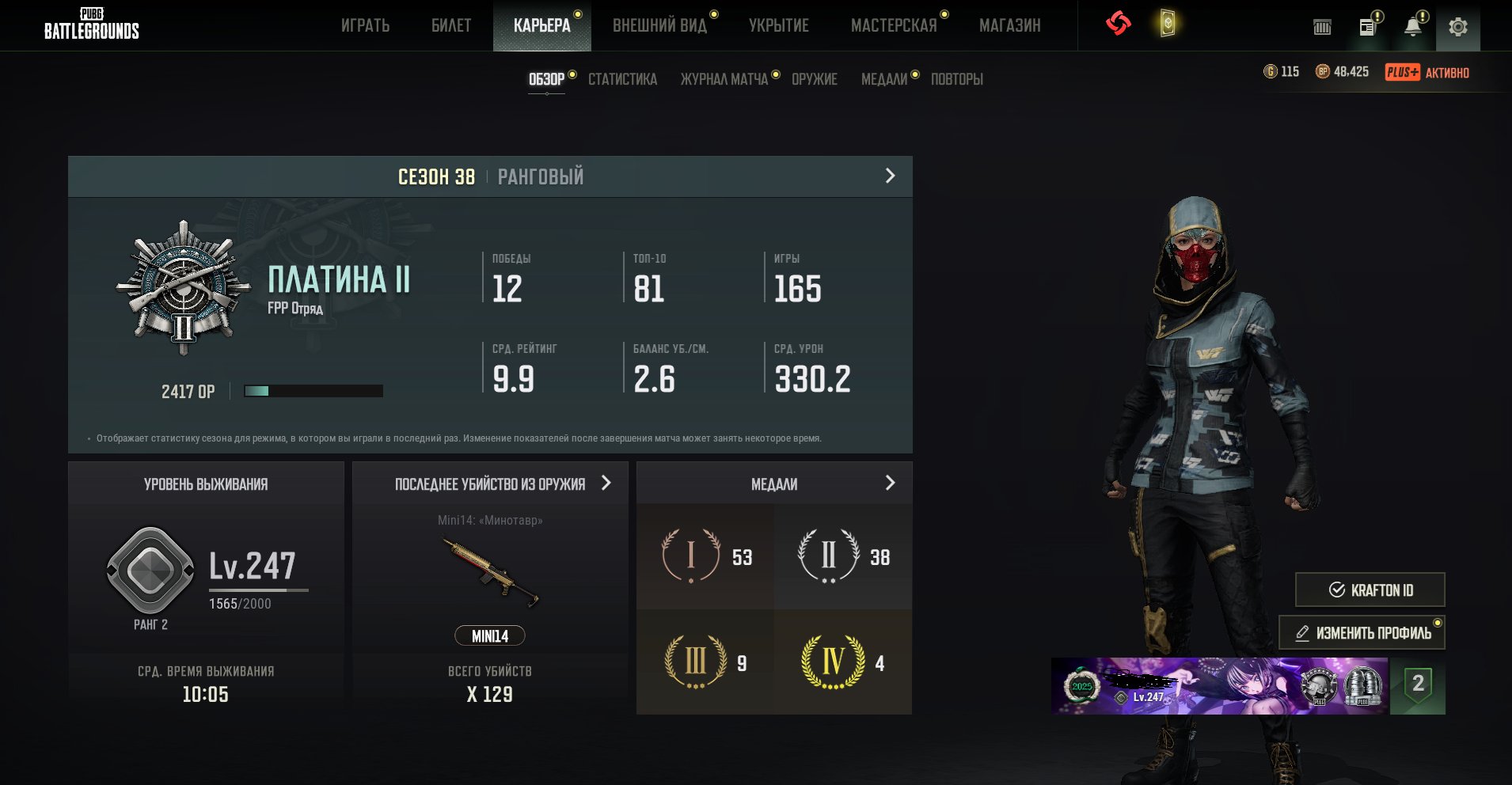Image resolution: width=1512 pixels, height=785 pixels.
Task: Check notifications via the bell icon
Action: point(1412,28)
